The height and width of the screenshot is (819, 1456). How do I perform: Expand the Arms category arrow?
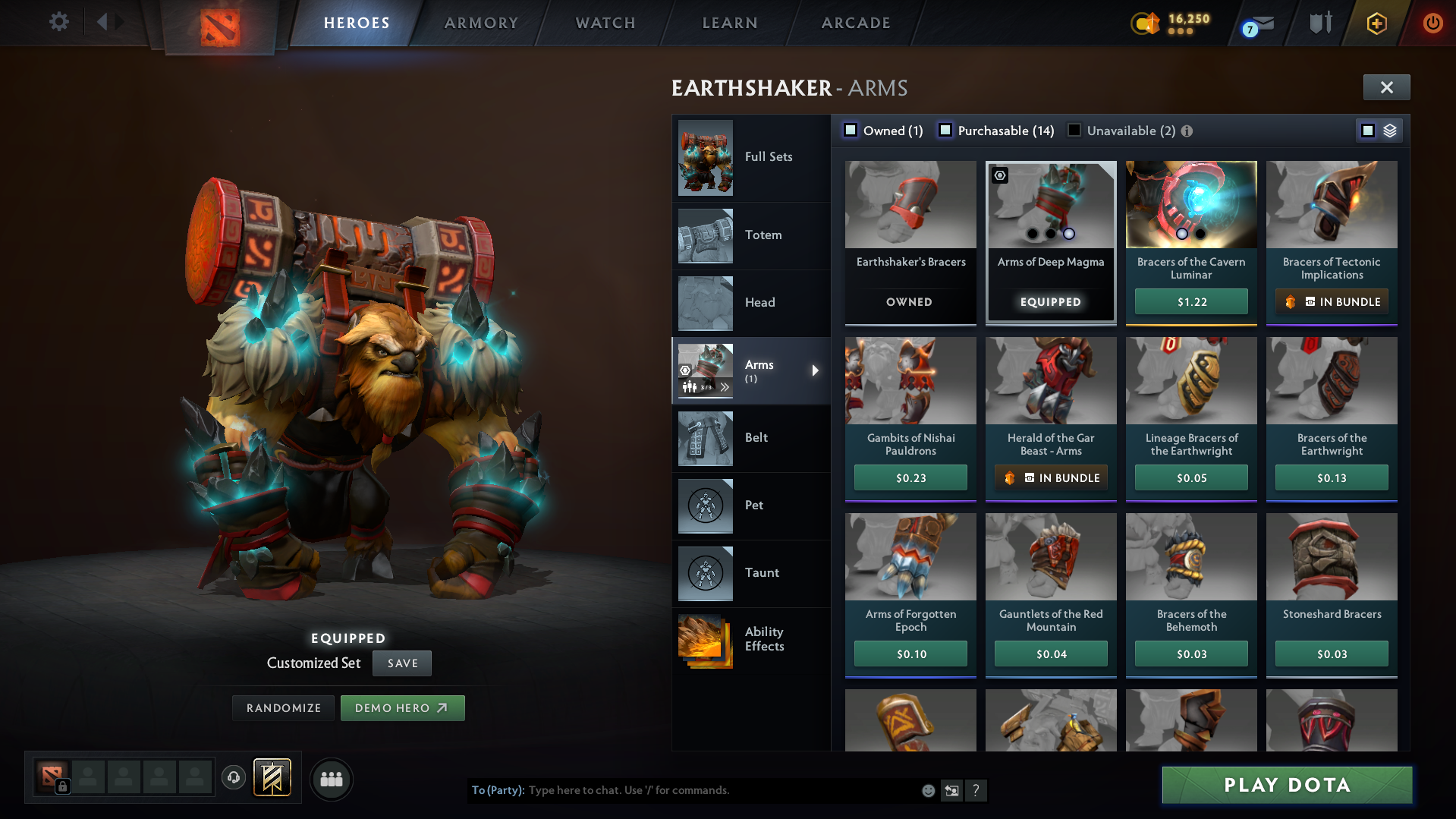pos(816,370)
